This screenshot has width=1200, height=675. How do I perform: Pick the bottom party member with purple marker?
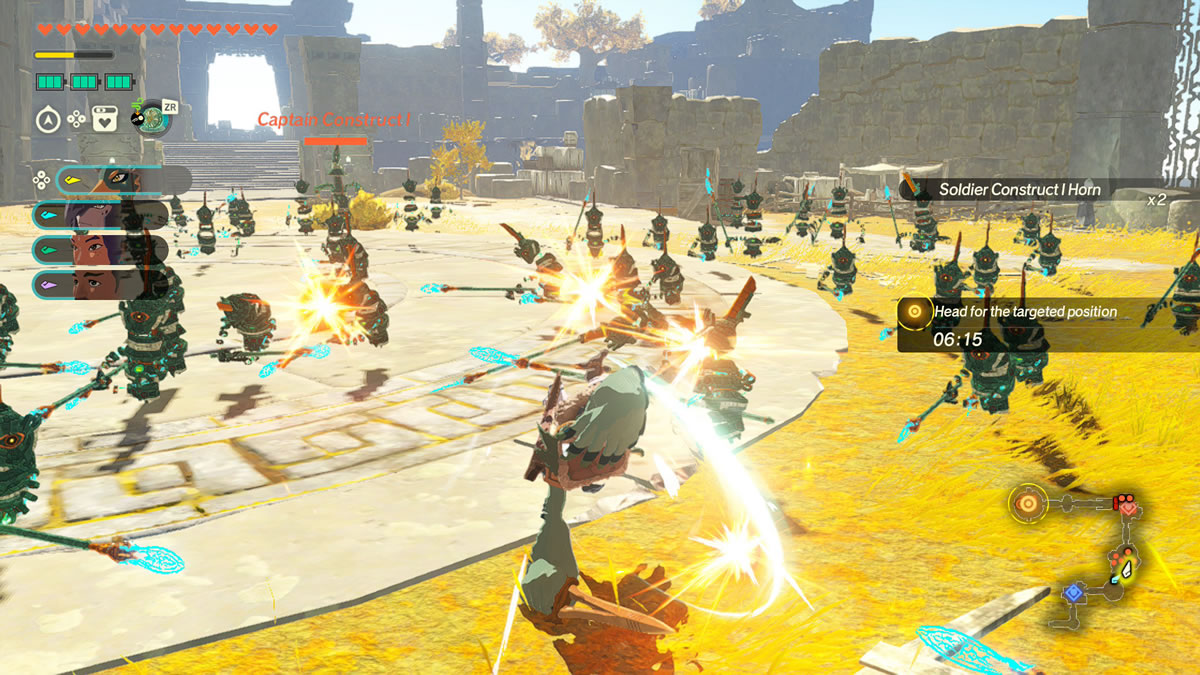pyautogui.click(x=100, y=284)
